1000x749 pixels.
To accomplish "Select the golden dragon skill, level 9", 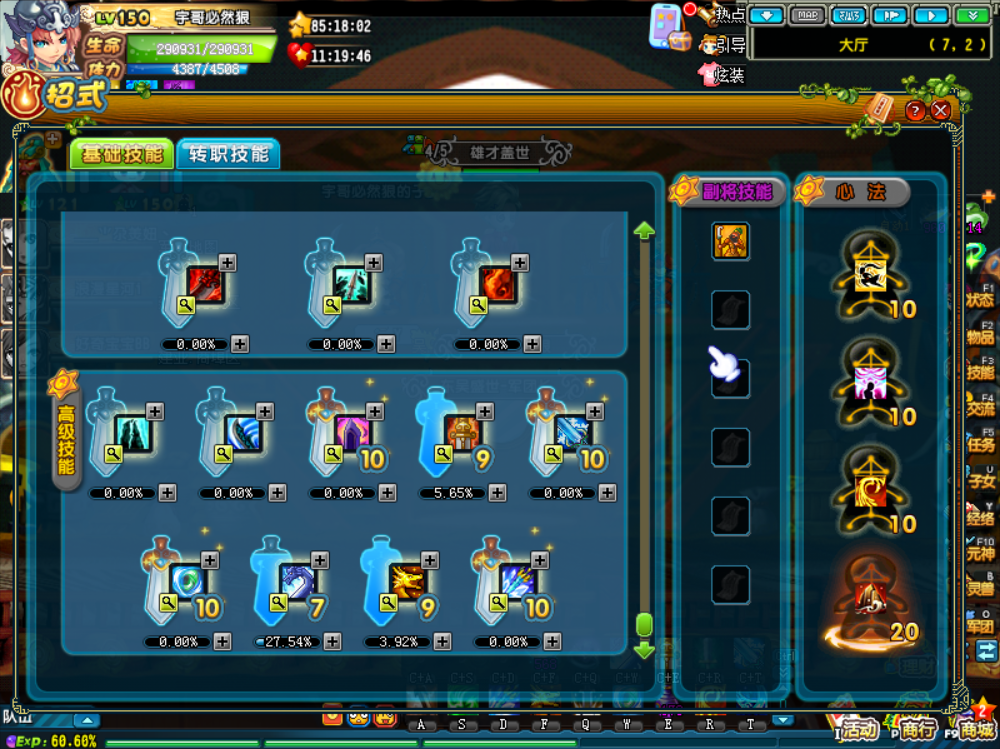I will [407, 582].
